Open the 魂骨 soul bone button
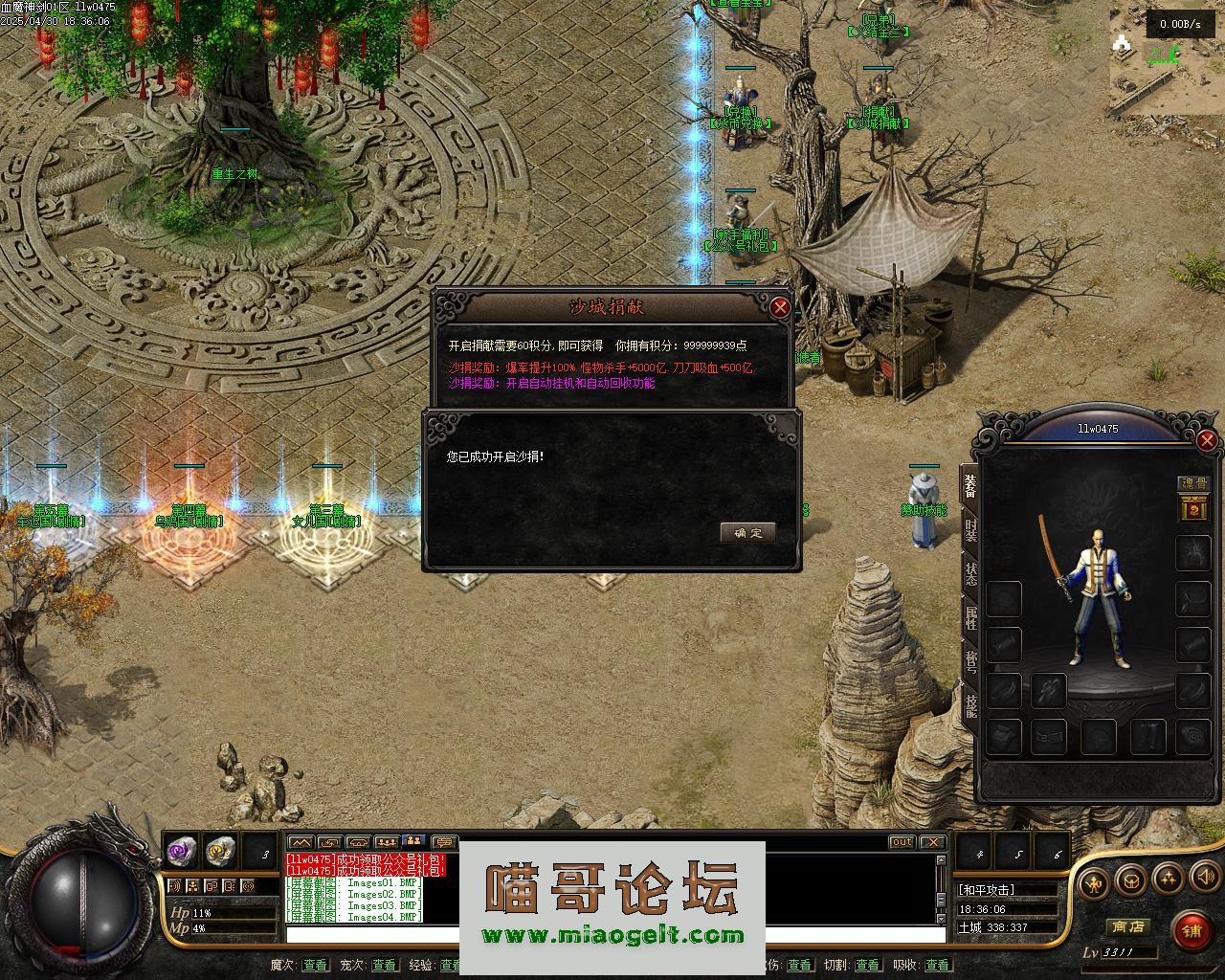 click(x=1193, y=484)
